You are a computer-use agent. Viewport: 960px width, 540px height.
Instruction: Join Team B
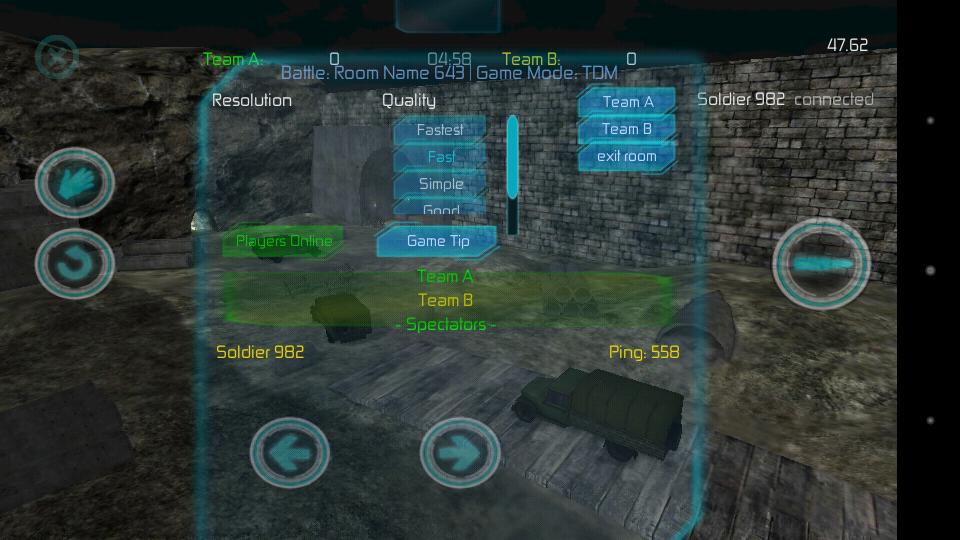[627, 129]
